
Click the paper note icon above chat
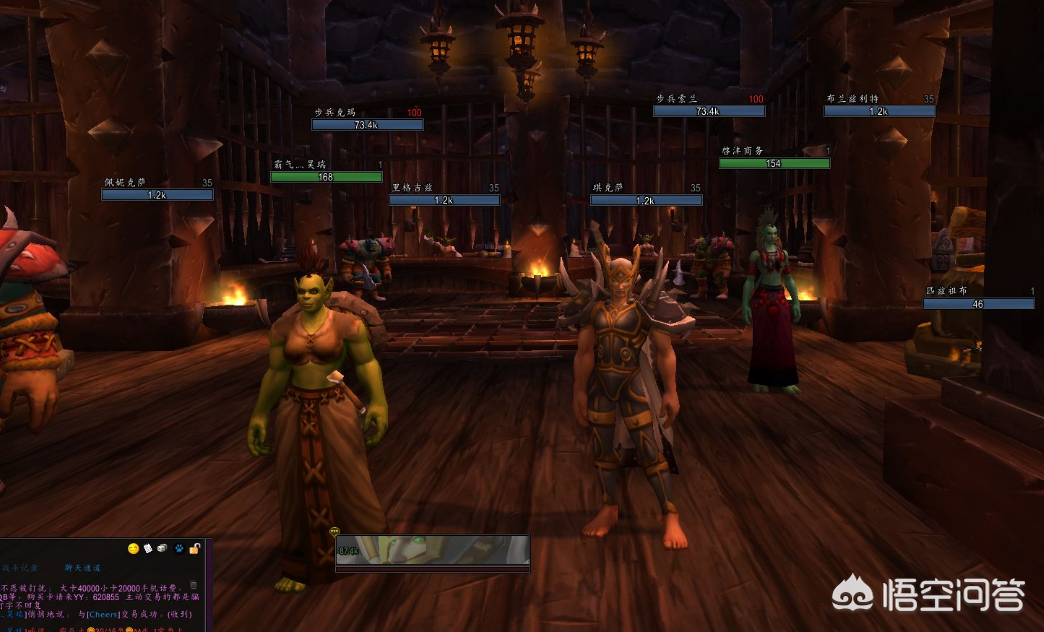tap(147, 549)
